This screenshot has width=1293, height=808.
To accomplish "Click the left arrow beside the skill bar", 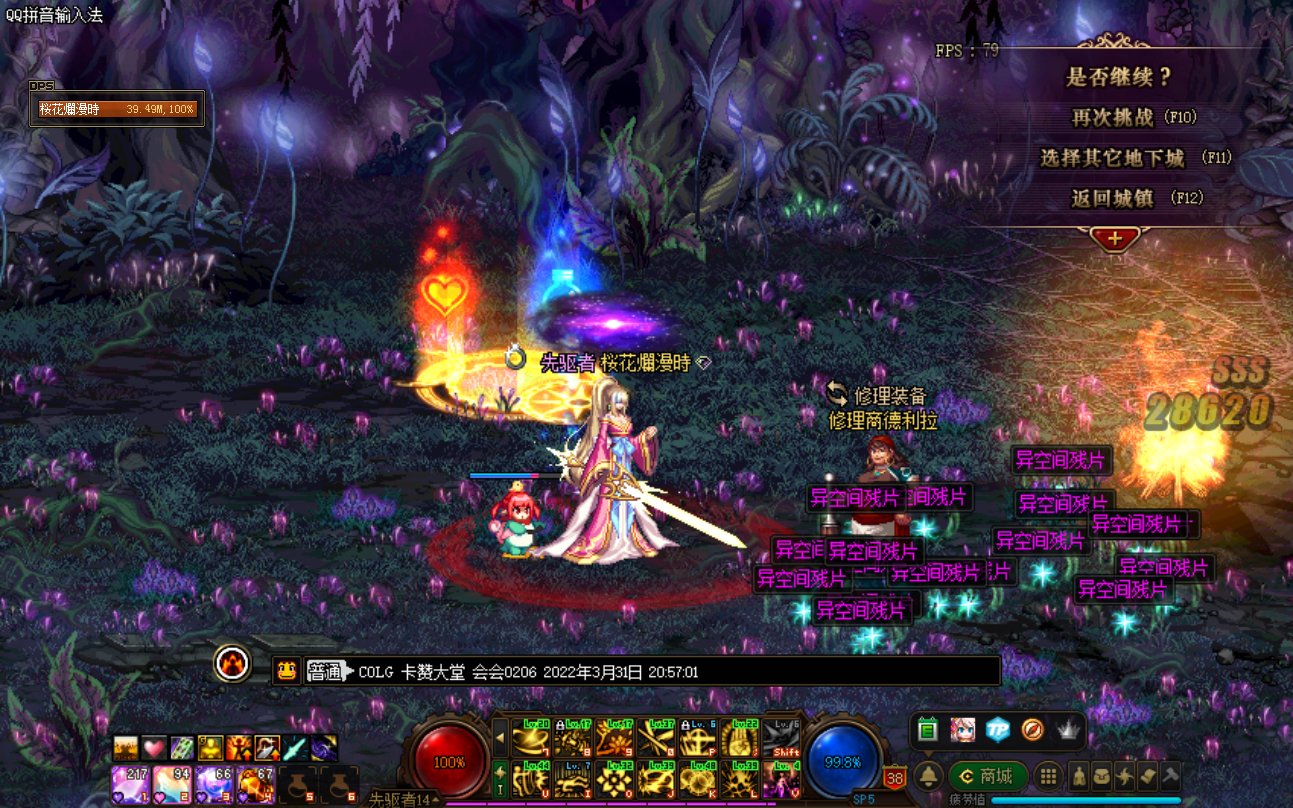I will coord(501,738).
